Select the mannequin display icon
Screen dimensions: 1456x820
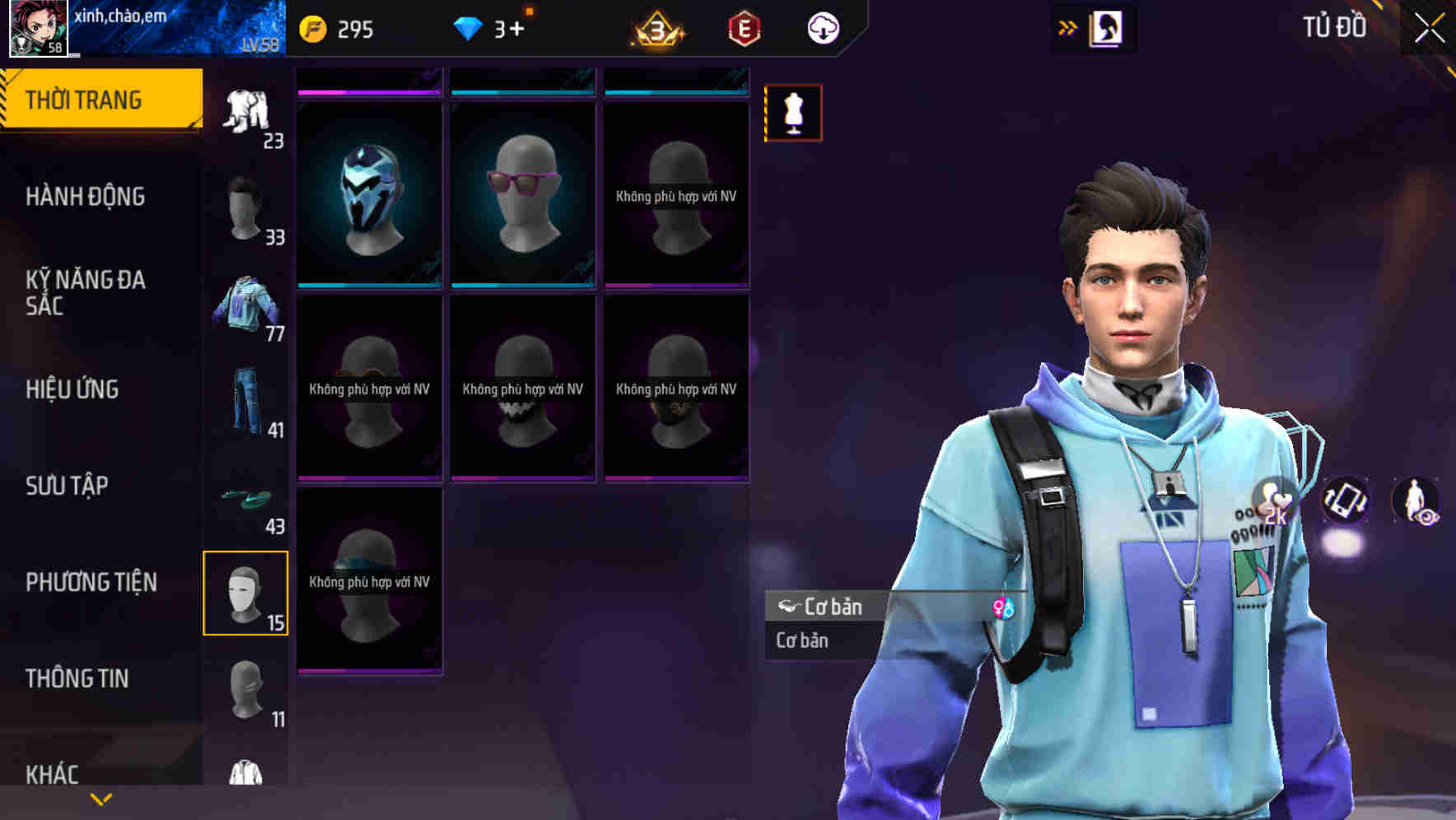(x=793, y=113)
